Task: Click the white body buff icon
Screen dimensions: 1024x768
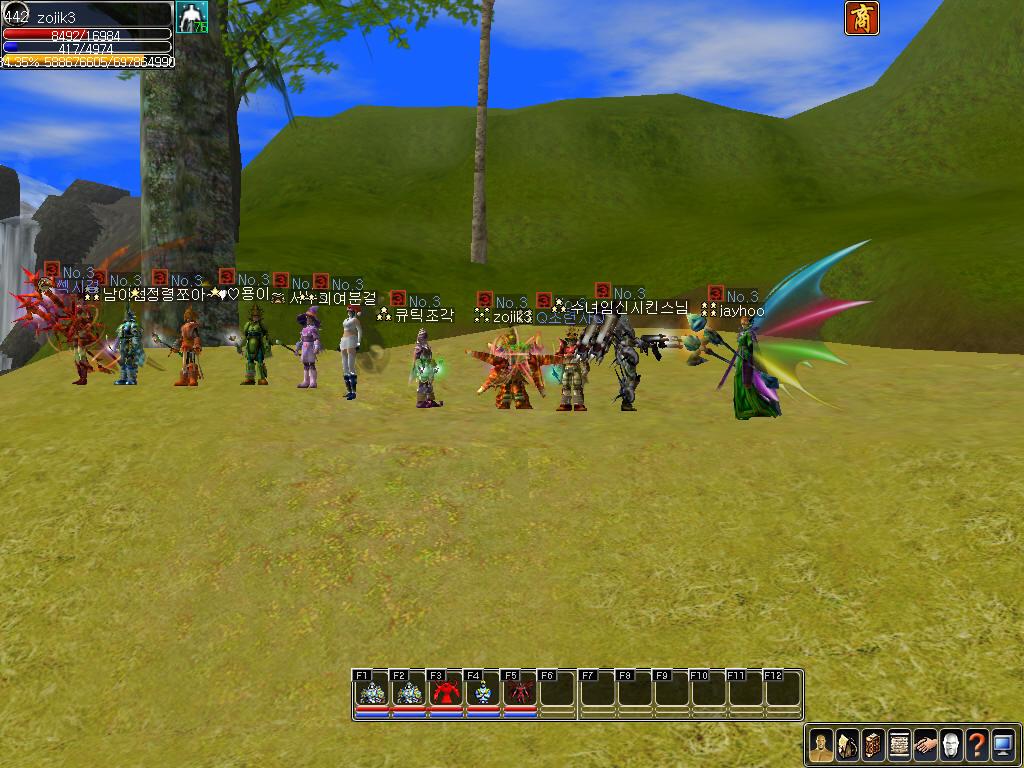Action: 191,18
